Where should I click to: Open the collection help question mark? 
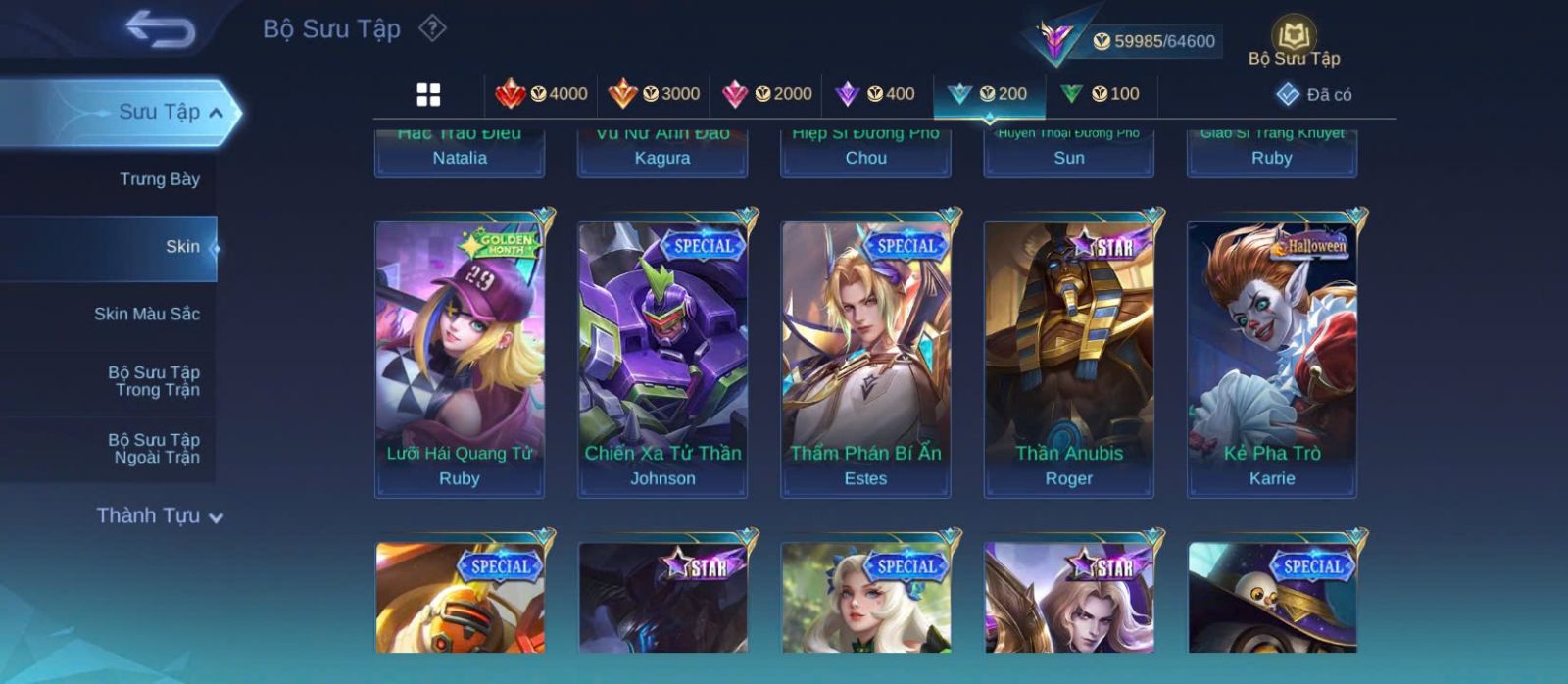(432, 28)
